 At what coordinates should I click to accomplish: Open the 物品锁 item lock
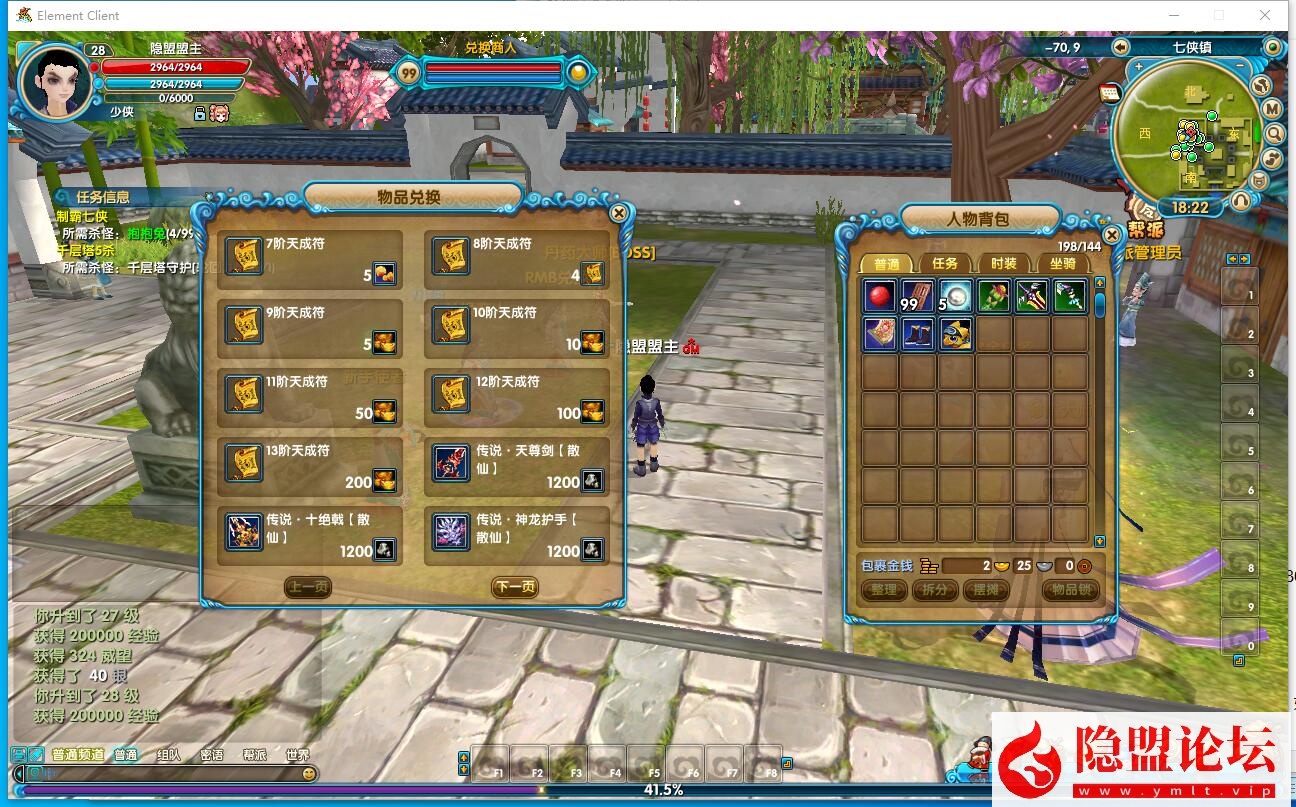coord(1070,590)
